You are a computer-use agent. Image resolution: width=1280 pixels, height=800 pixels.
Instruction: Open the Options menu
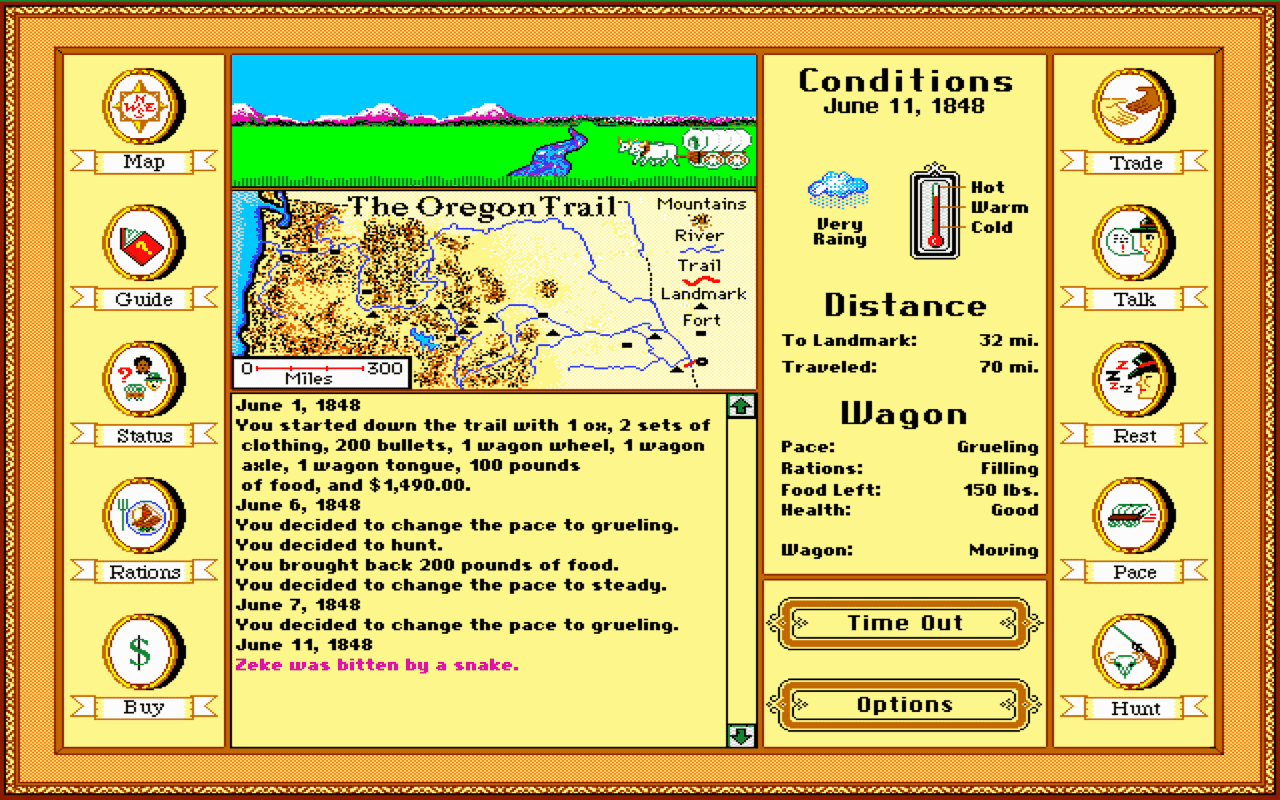tap(903, 705)
